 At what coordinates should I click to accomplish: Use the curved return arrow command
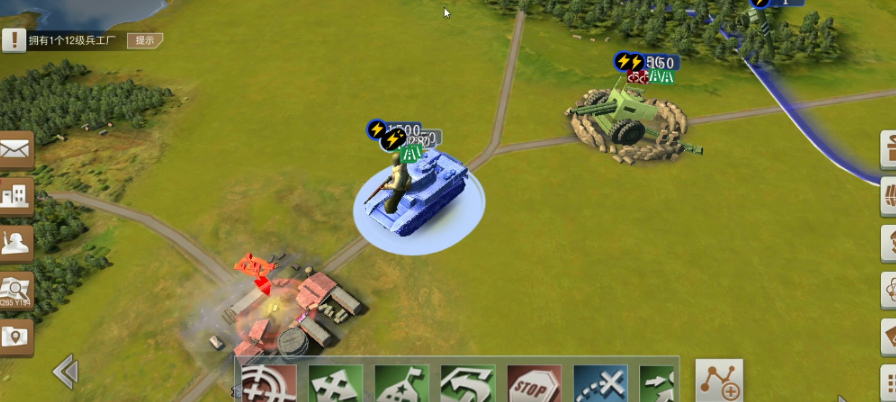coord(467,383)
